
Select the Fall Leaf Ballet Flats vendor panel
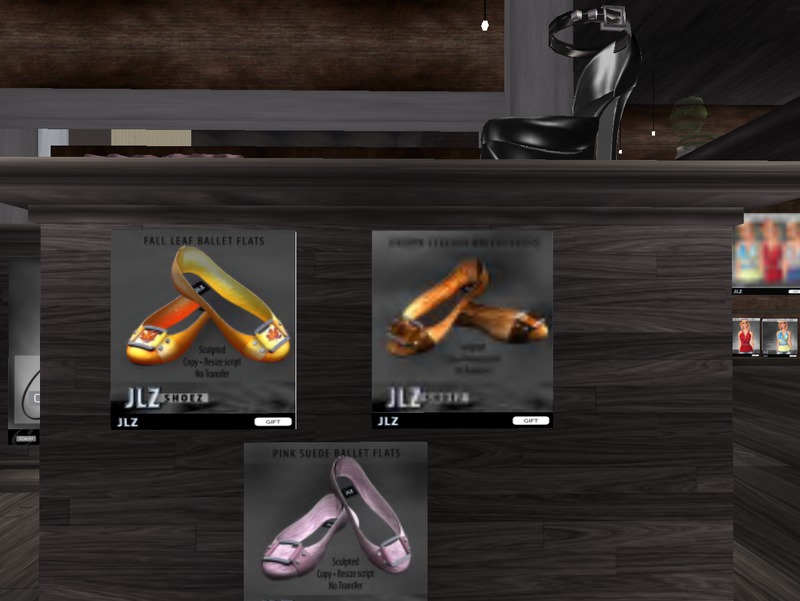203,328
